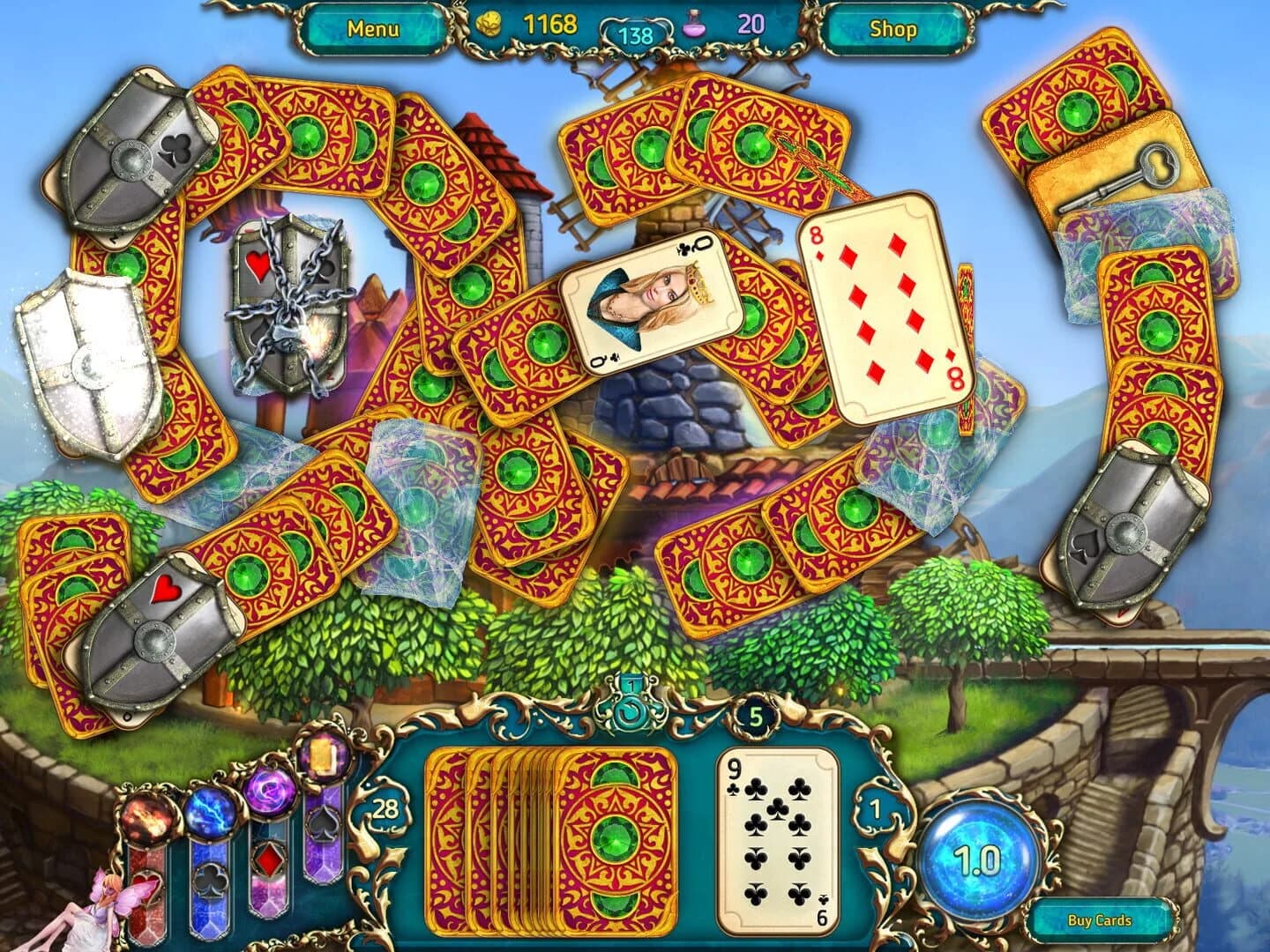Activate the golden card spell orb
Screen dimensions: 1270x952
click(x=323, y=758)
